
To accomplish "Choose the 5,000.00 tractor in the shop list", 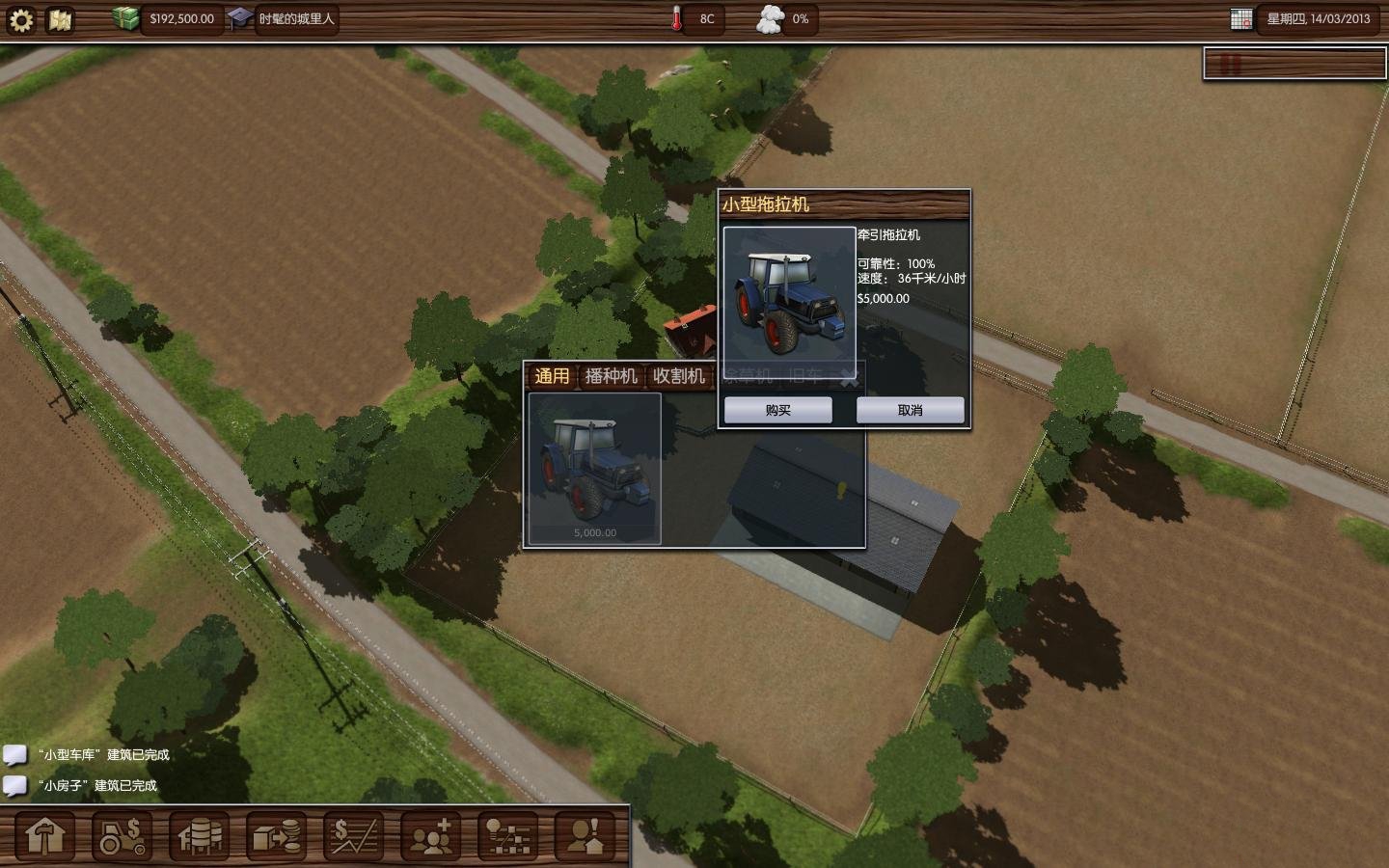I will 594,469.
